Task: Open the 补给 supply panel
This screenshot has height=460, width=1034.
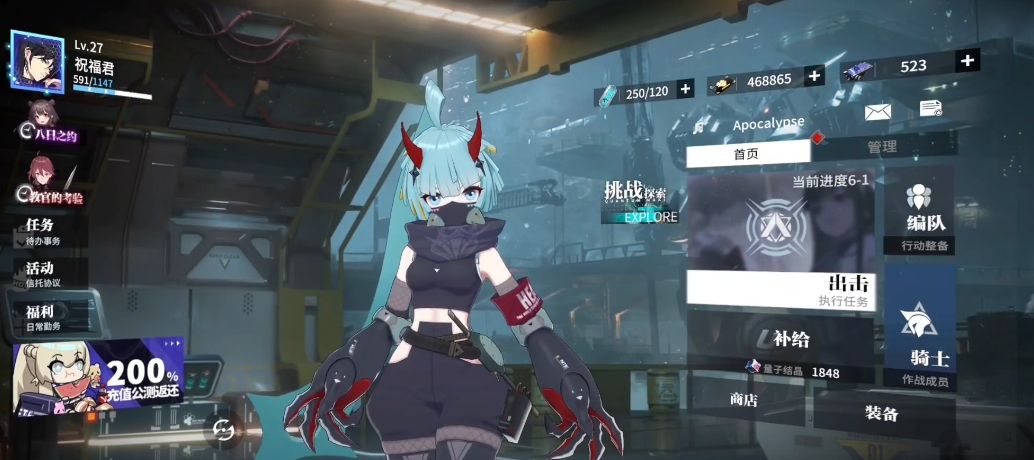Action: pos(780,343)
